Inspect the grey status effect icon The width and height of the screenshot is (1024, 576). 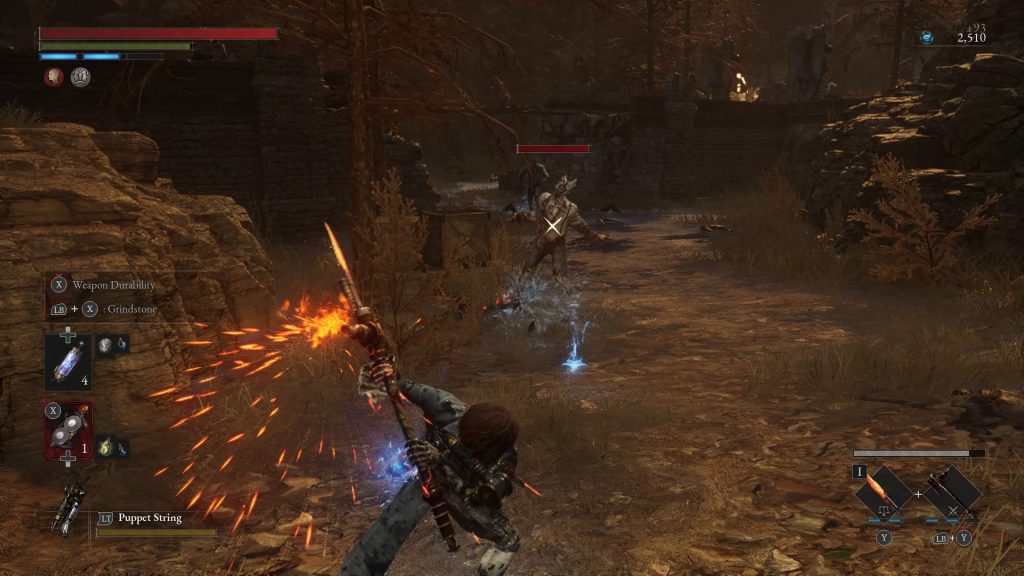click(80, 77)
